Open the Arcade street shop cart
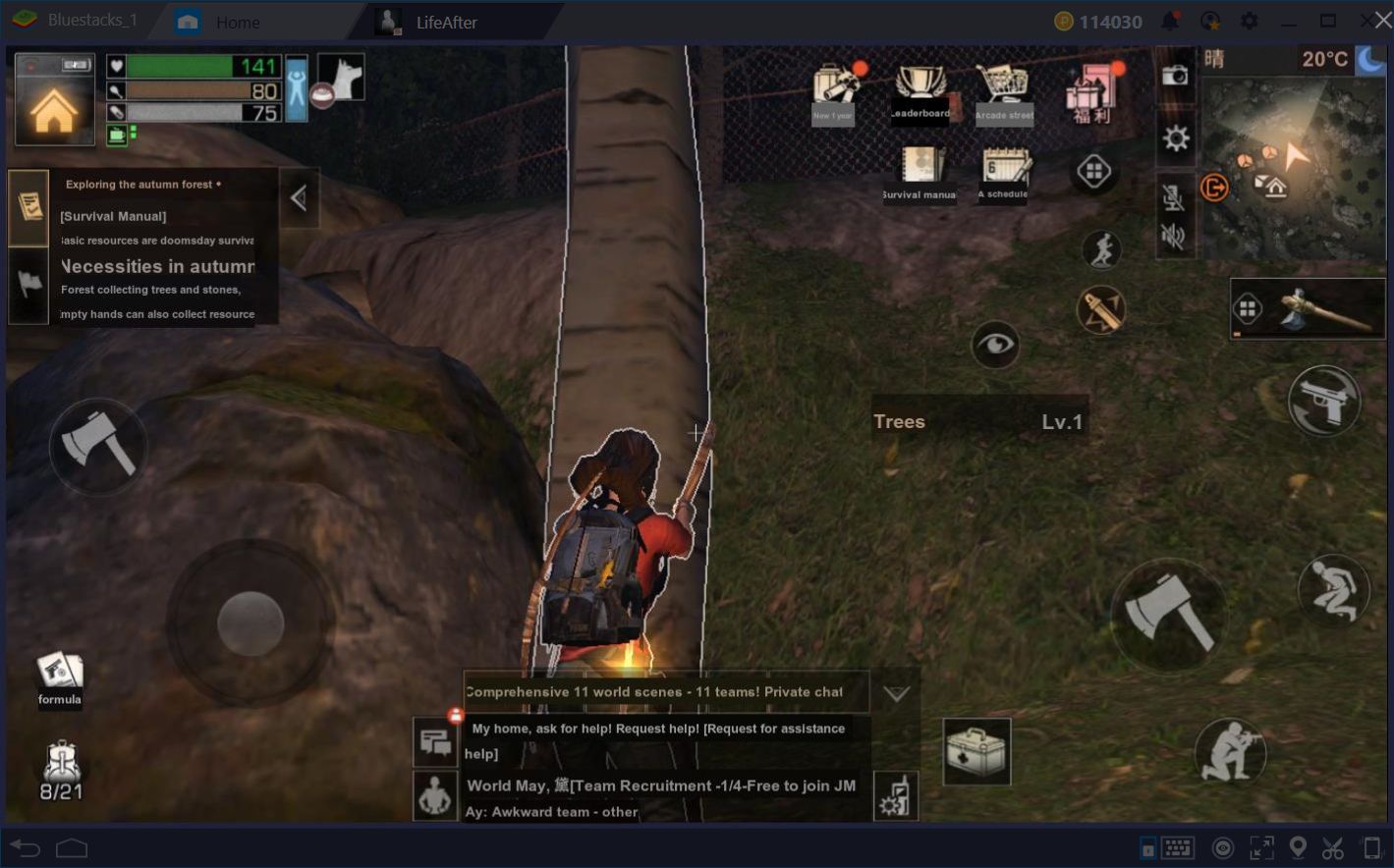Viewport: 1394px width, 868px height. point(1004,92)
